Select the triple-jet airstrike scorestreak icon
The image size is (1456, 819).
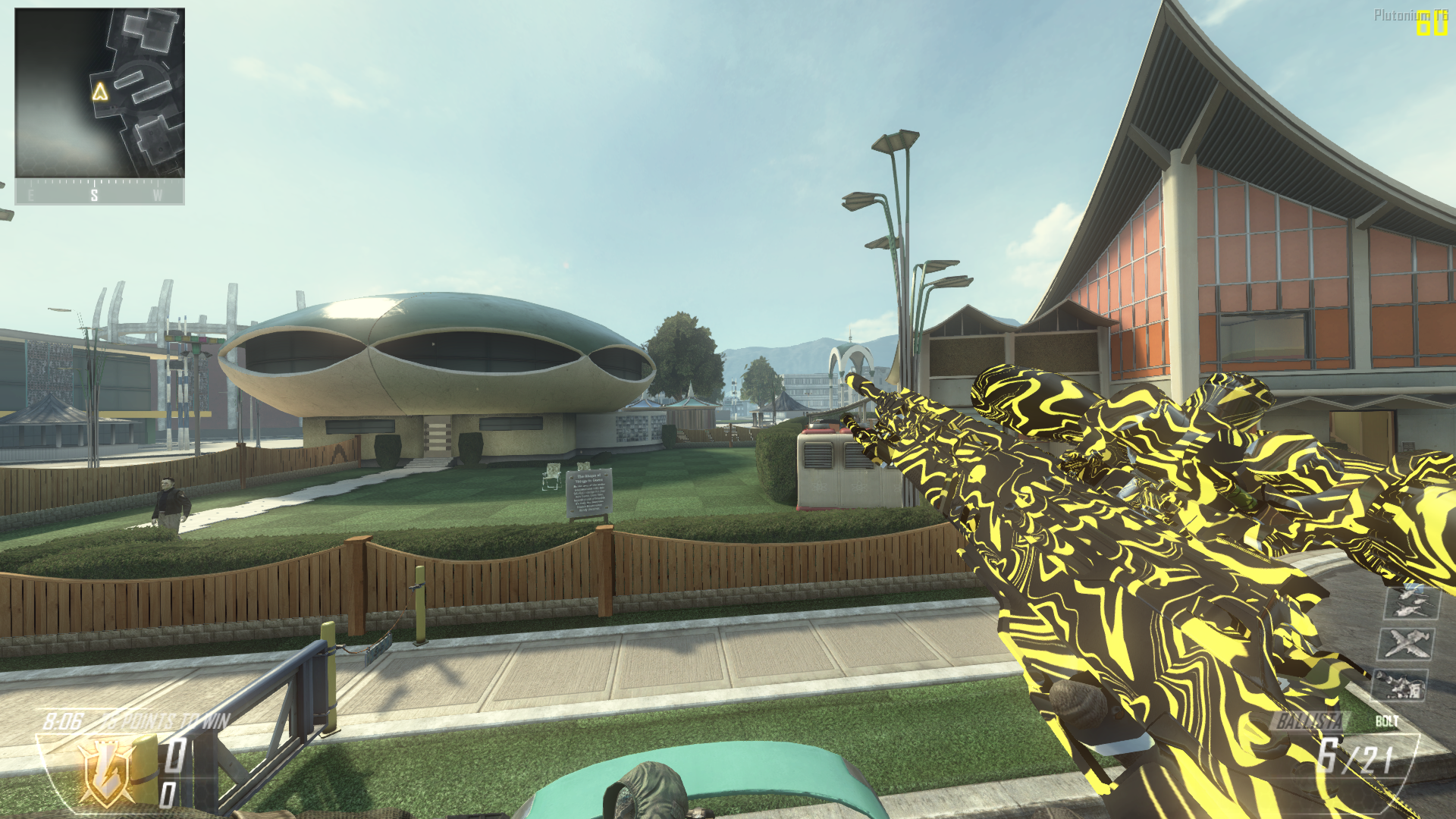coord(1410,602)
